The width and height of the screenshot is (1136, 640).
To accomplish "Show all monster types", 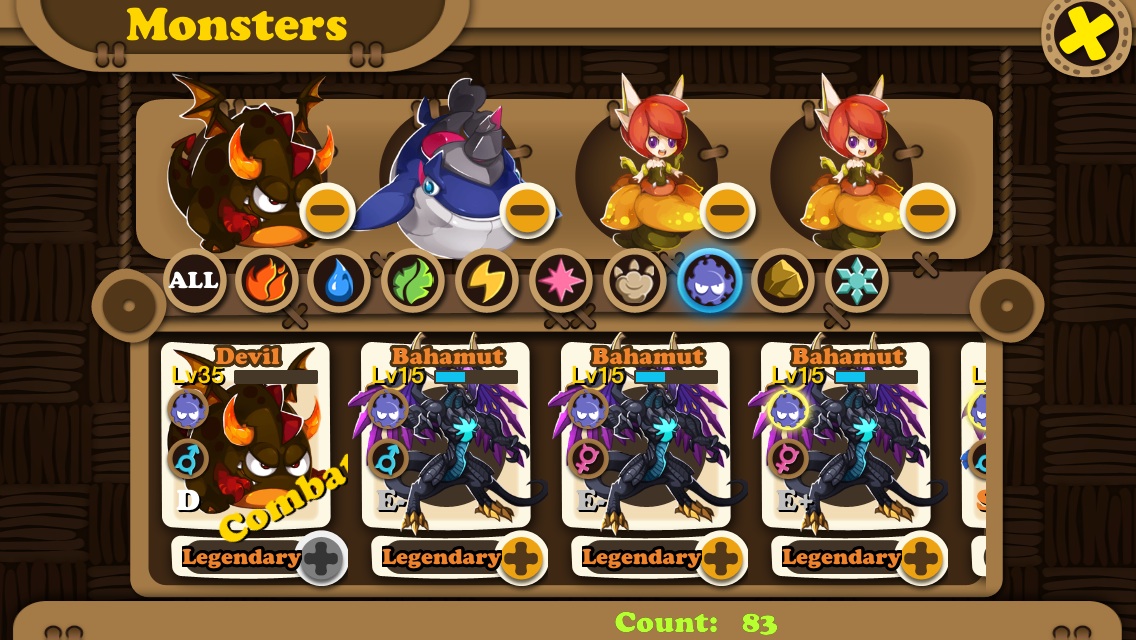I will click(x=194, y=280).
